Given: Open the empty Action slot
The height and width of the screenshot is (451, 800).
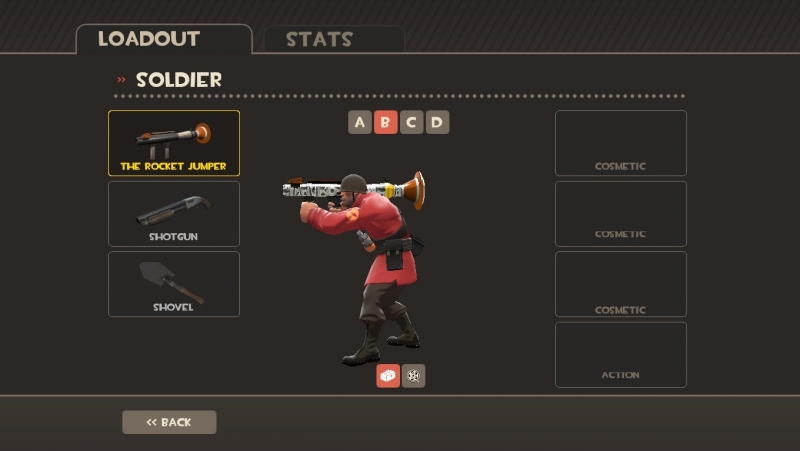Looking at the screenshot, I should coord(620,354).
